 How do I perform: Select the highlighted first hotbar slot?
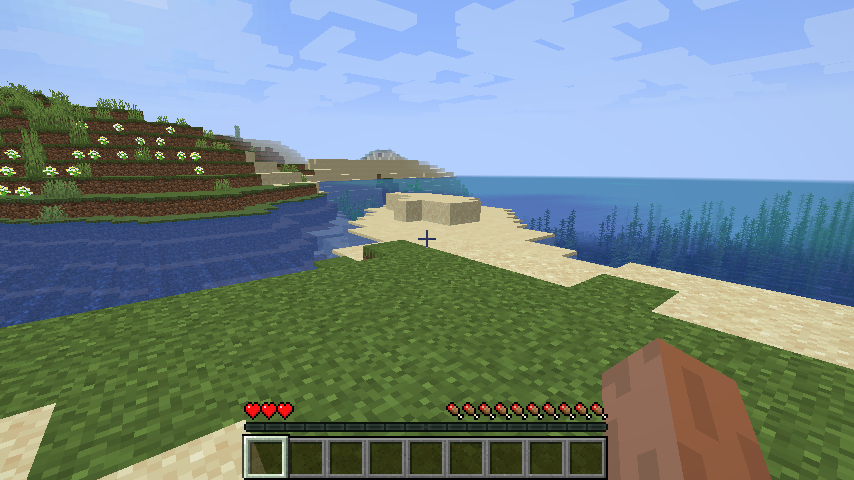tap(266, 457)
